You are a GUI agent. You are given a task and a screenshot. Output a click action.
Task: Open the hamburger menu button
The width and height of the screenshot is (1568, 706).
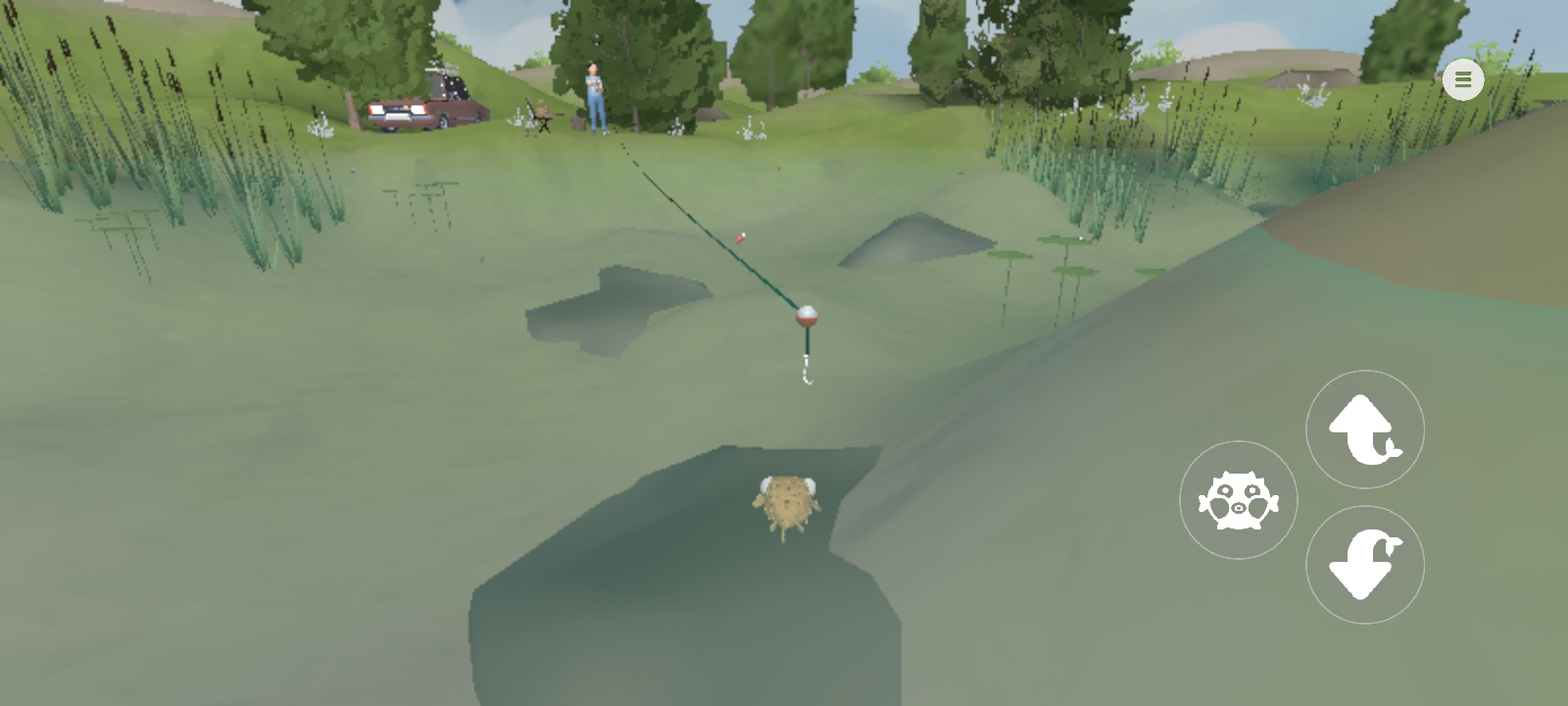pyautogui.click(x=1462, y=80)
